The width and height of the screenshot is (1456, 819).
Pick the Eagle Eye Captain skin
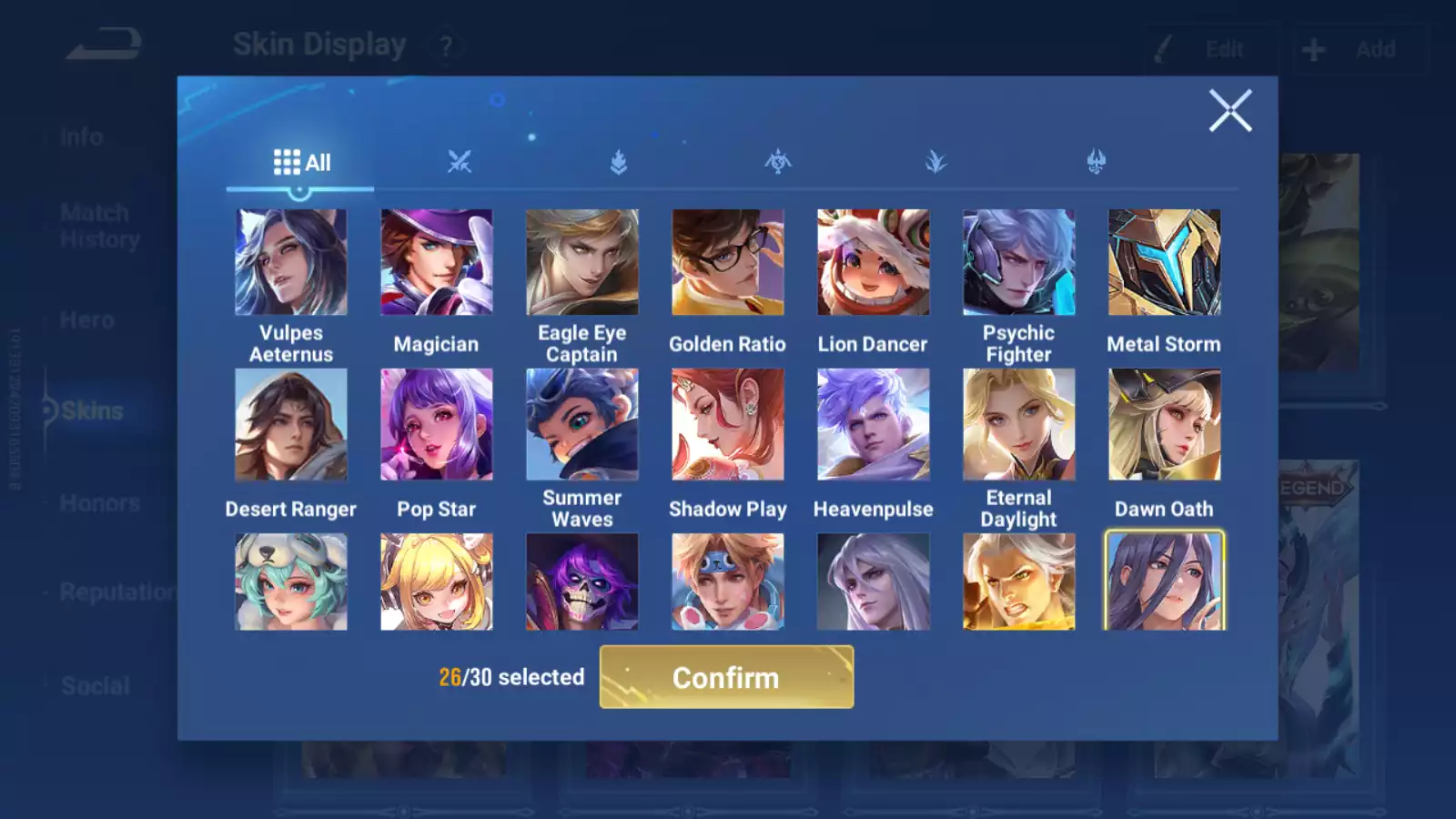(x=582, y=262)
